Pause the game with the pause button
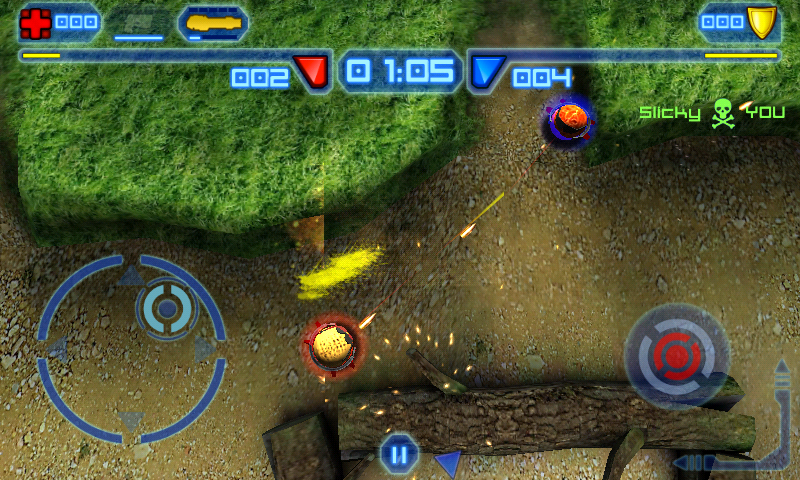This screenshot has height=480, width=800. (398, 456)
